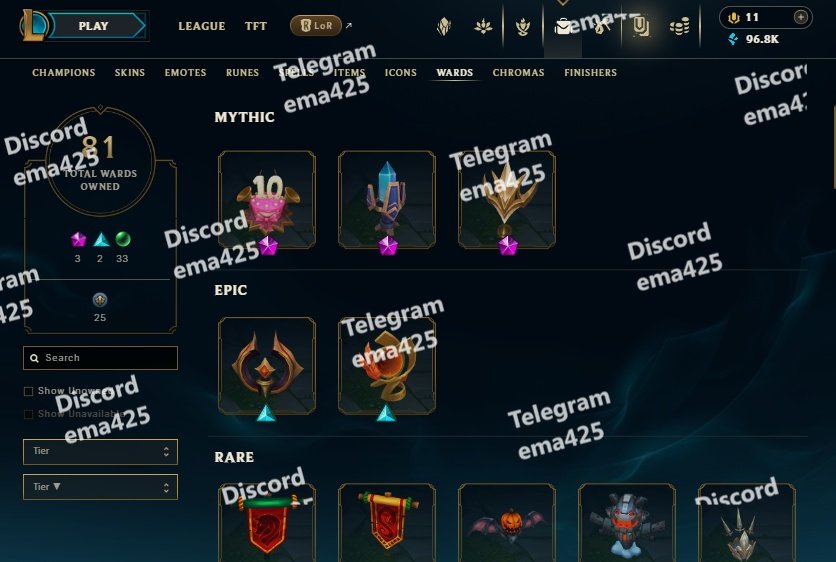Open the store via the coin stack icon
Viewport: 836px width, 562px height.
click(680, 26)
